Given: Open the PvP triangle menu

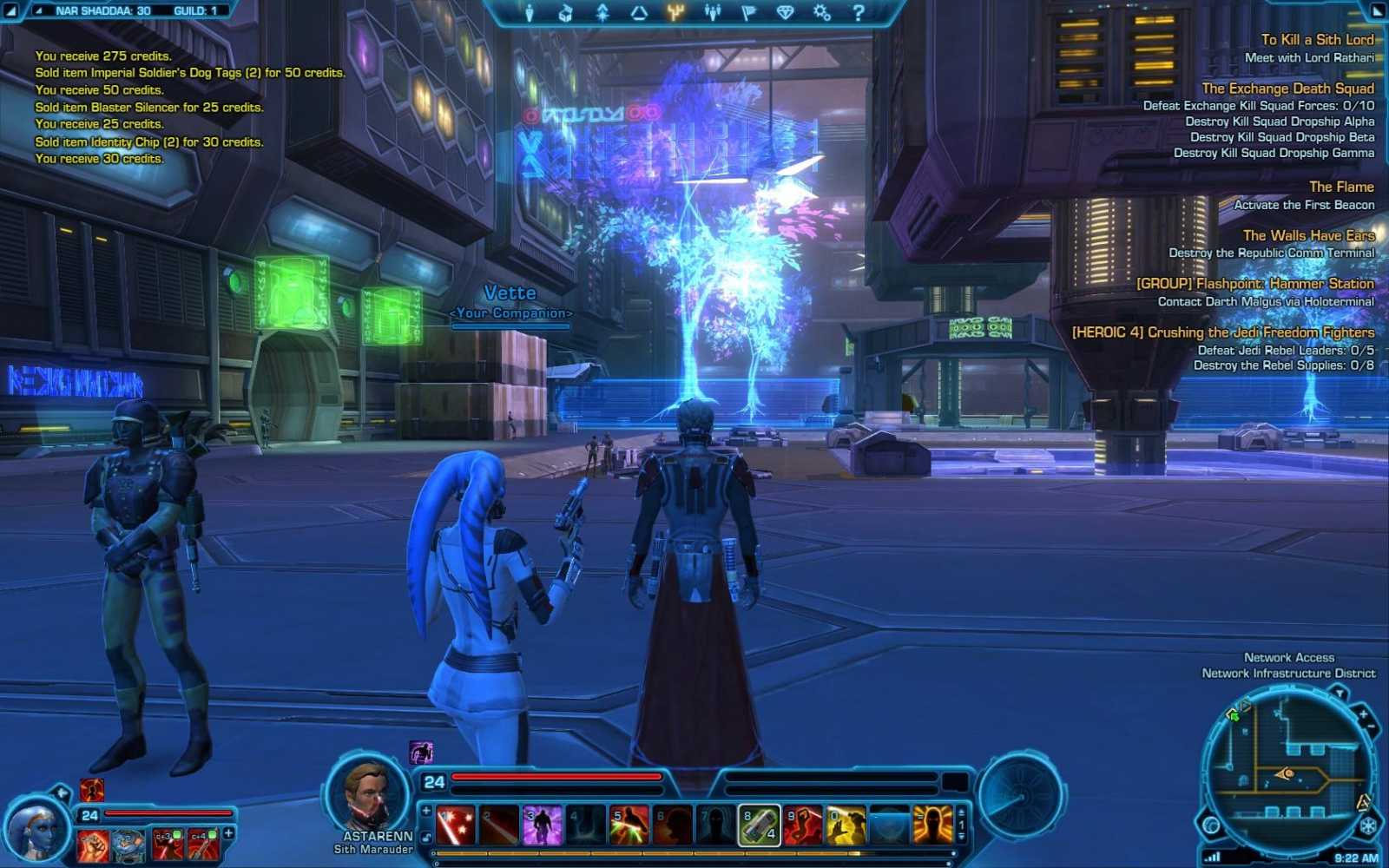Looking at the screenshot, I should tap(641, 12).
